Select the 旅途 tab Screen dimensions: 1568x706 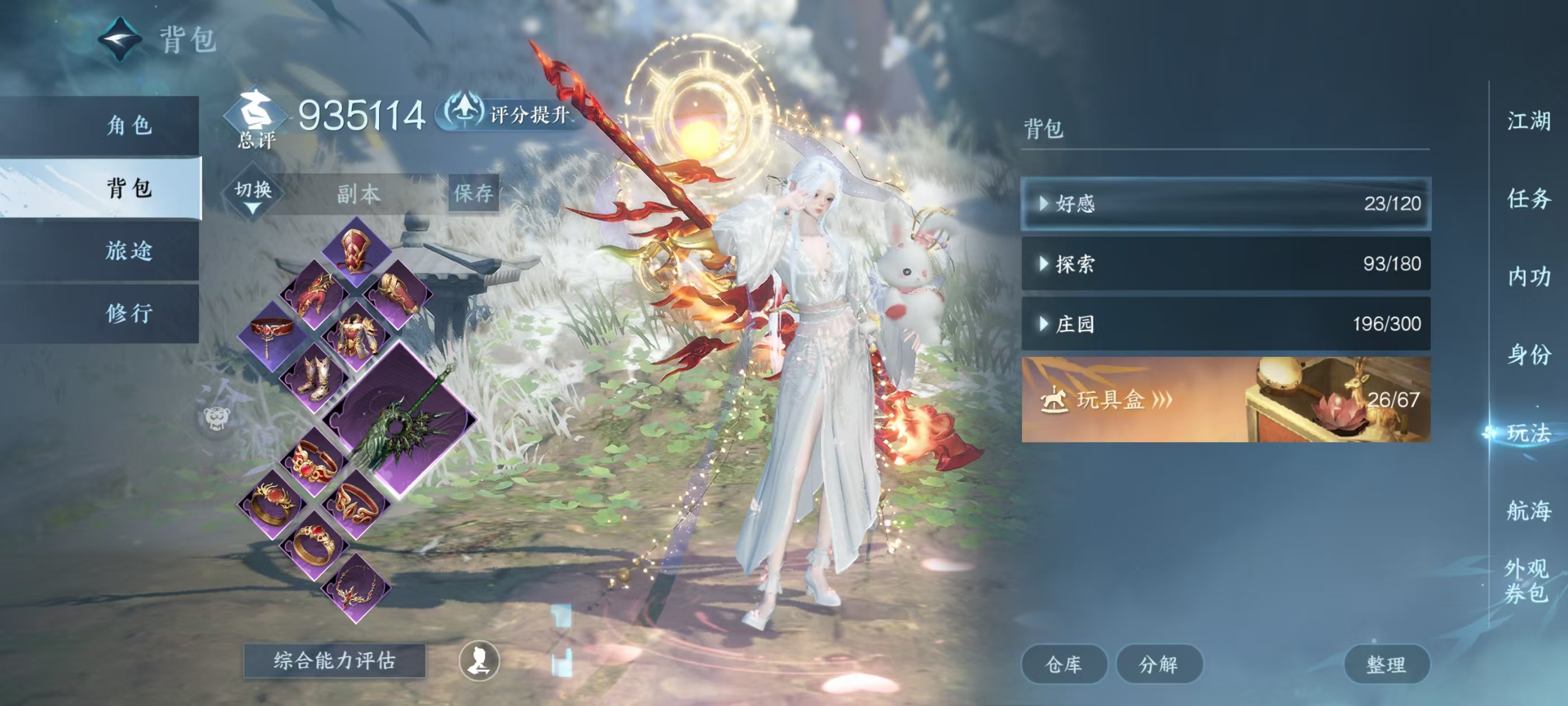[x=128, y=250]
